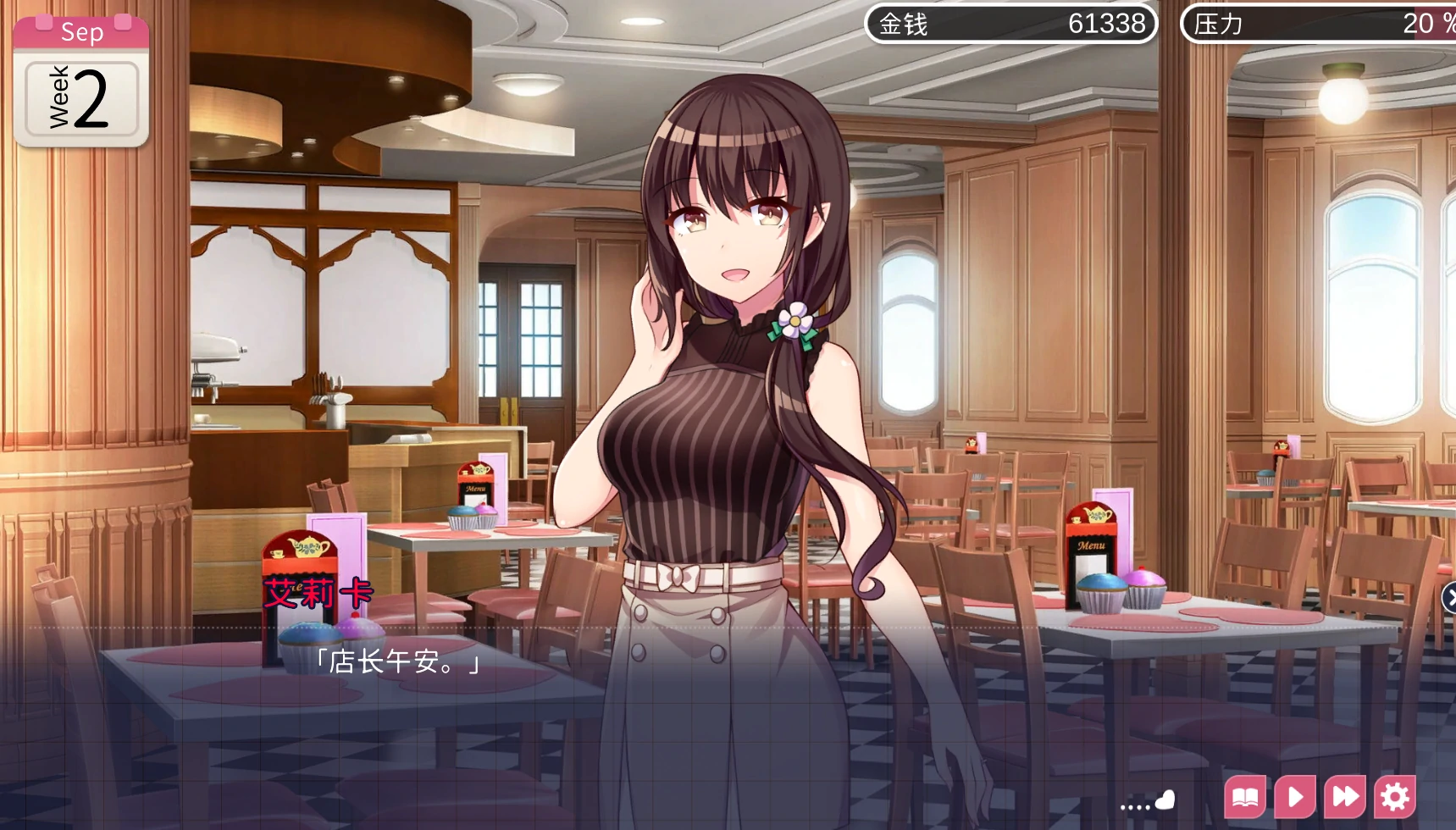Viewport: 1456px width, 830px height.
Task: Start auto-play with the play button
Action: [1294, 797]
